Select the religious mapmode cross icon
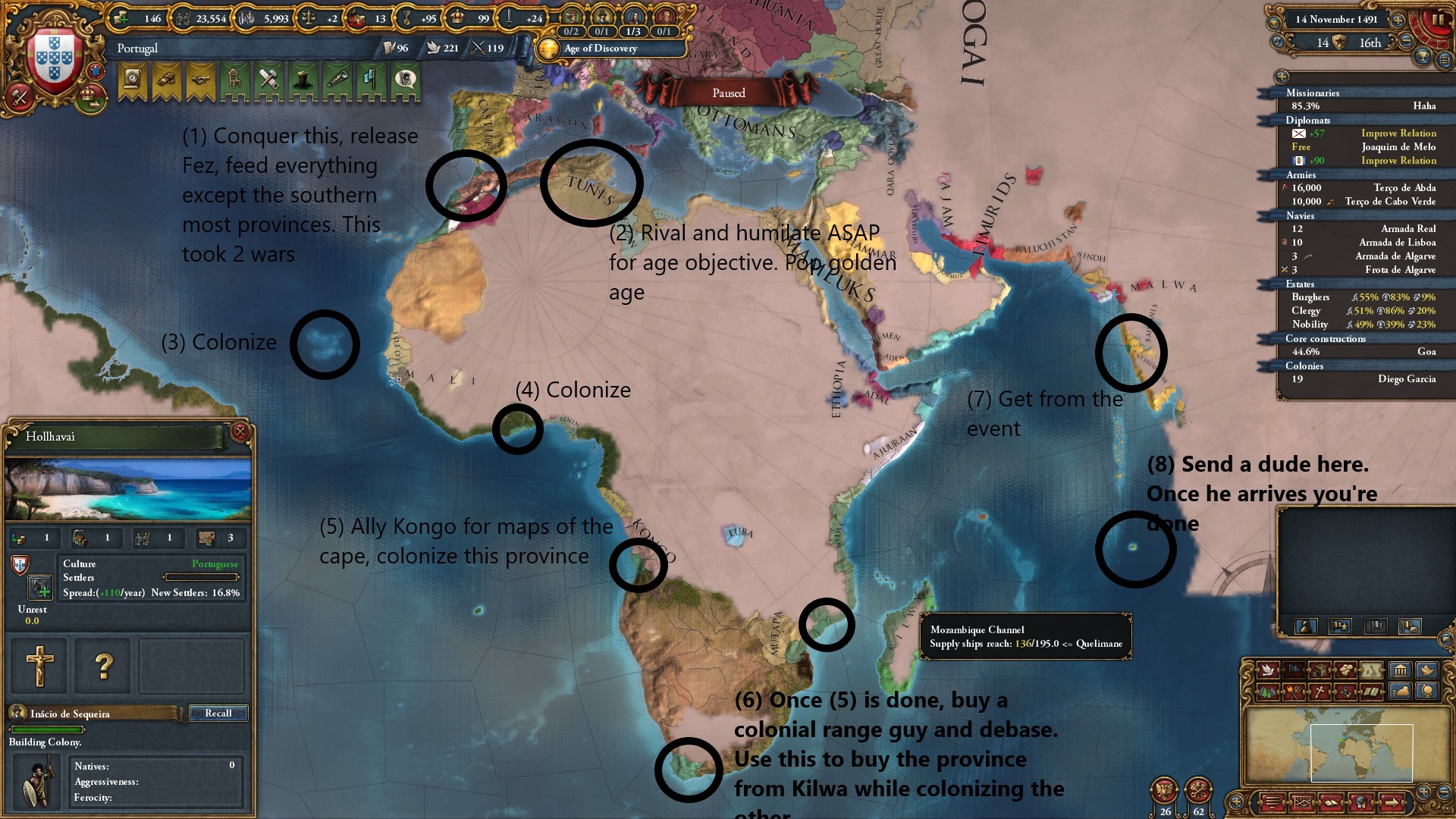The image size is (1456, 819). [x=1319, y=693]
